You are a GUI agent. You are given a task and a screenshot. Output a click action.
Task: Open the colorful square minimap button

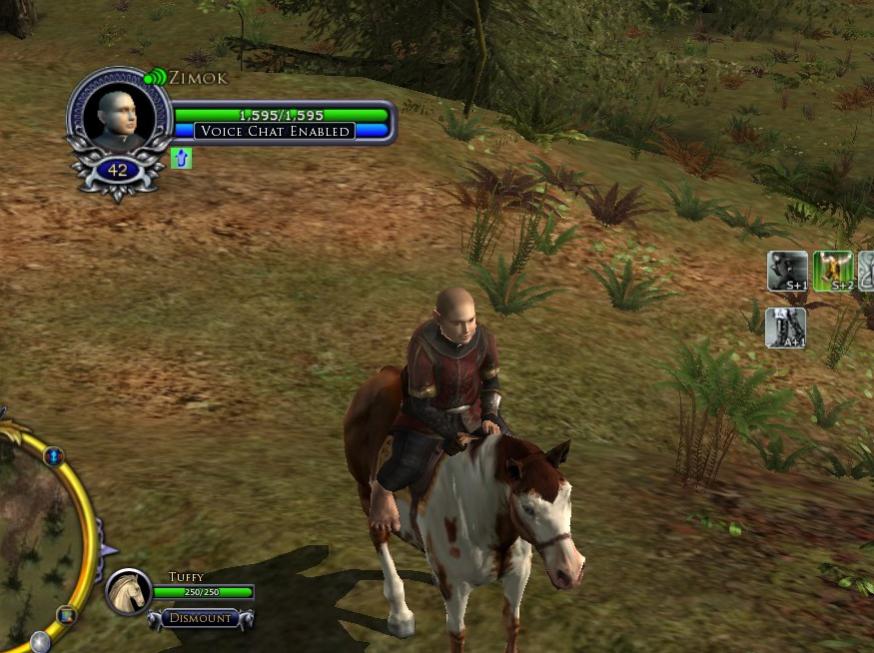67,615
